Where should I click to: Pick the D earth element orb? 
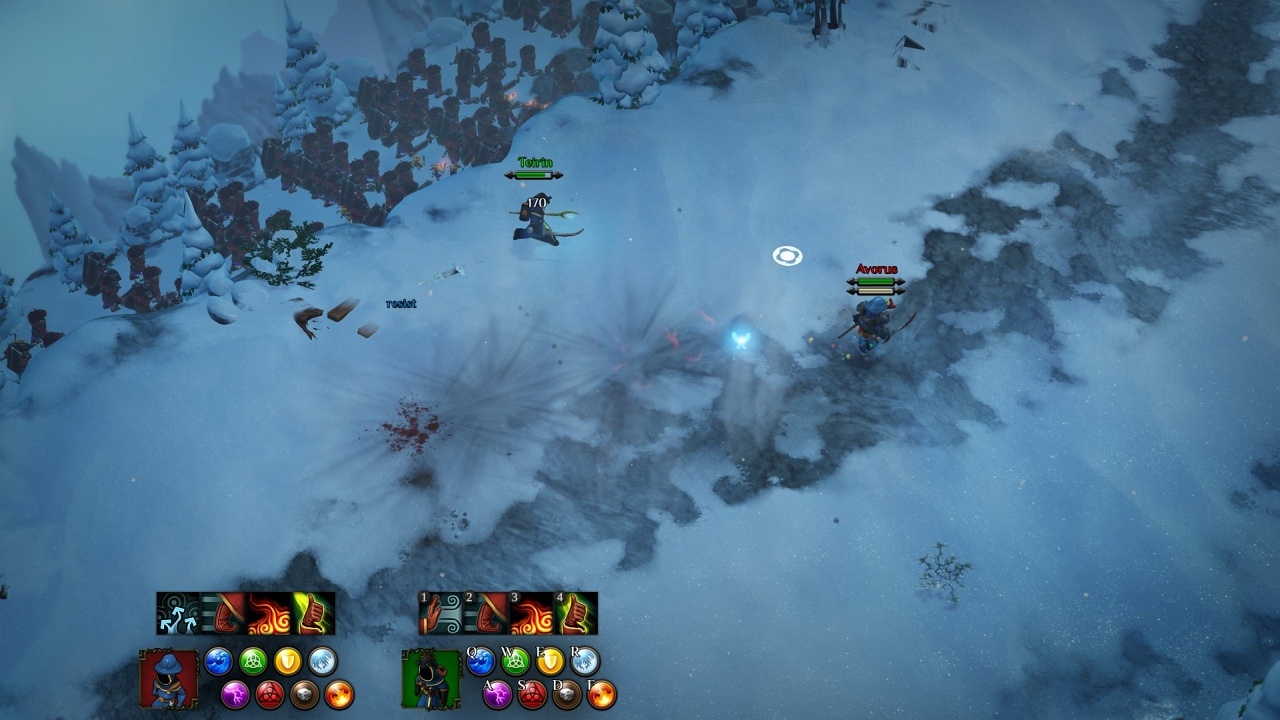(x=567, y=694)
